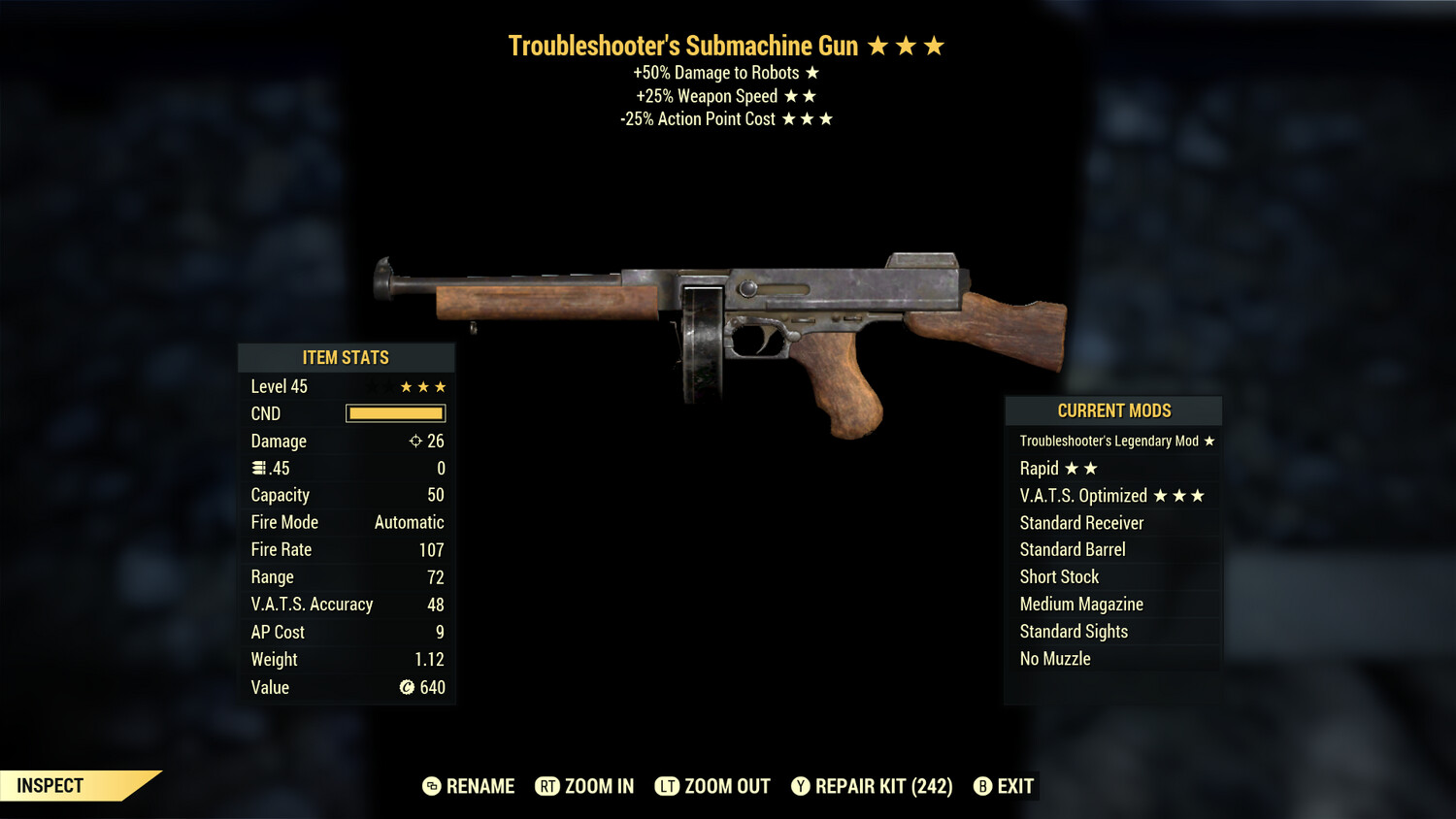
Task: Switch to the Inspect tab
Action: [x=51, y=786]
